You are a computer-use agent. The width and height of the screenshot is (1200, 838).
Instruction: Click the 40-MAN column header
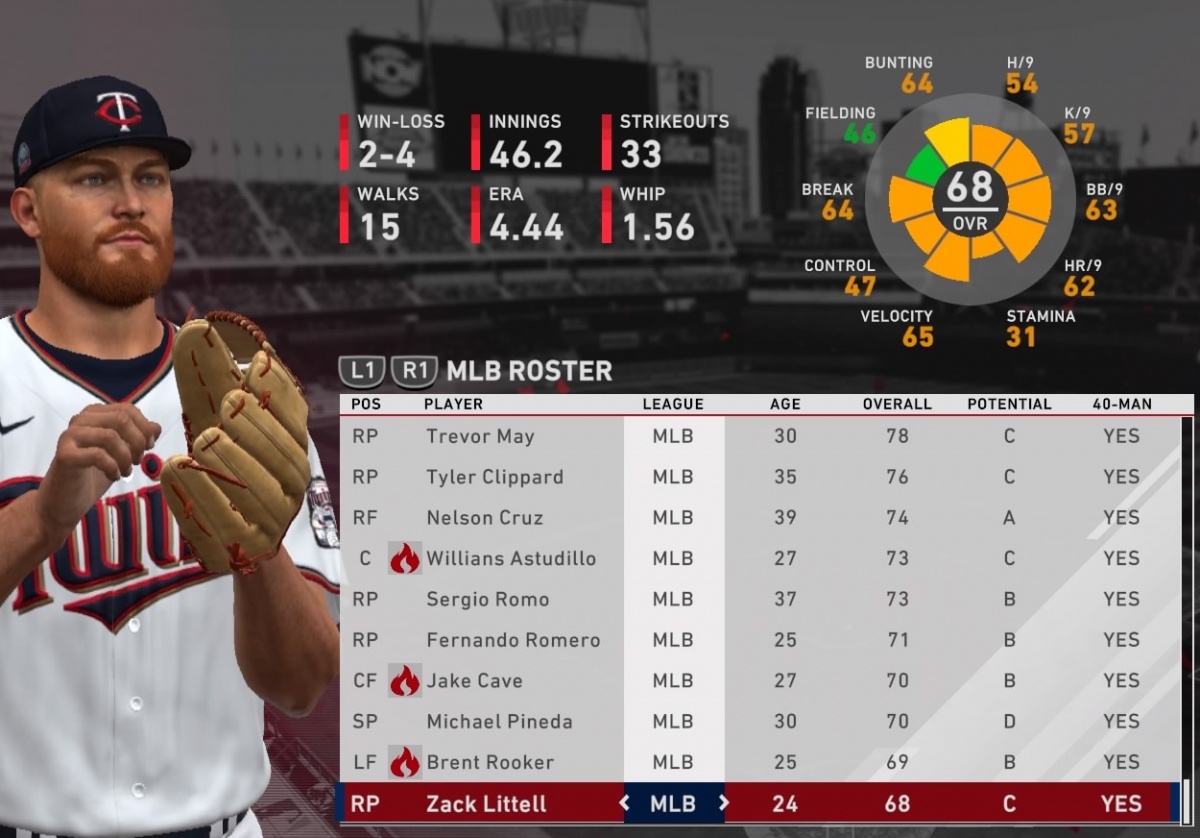pyautogui.click(x=1121, y=405)
